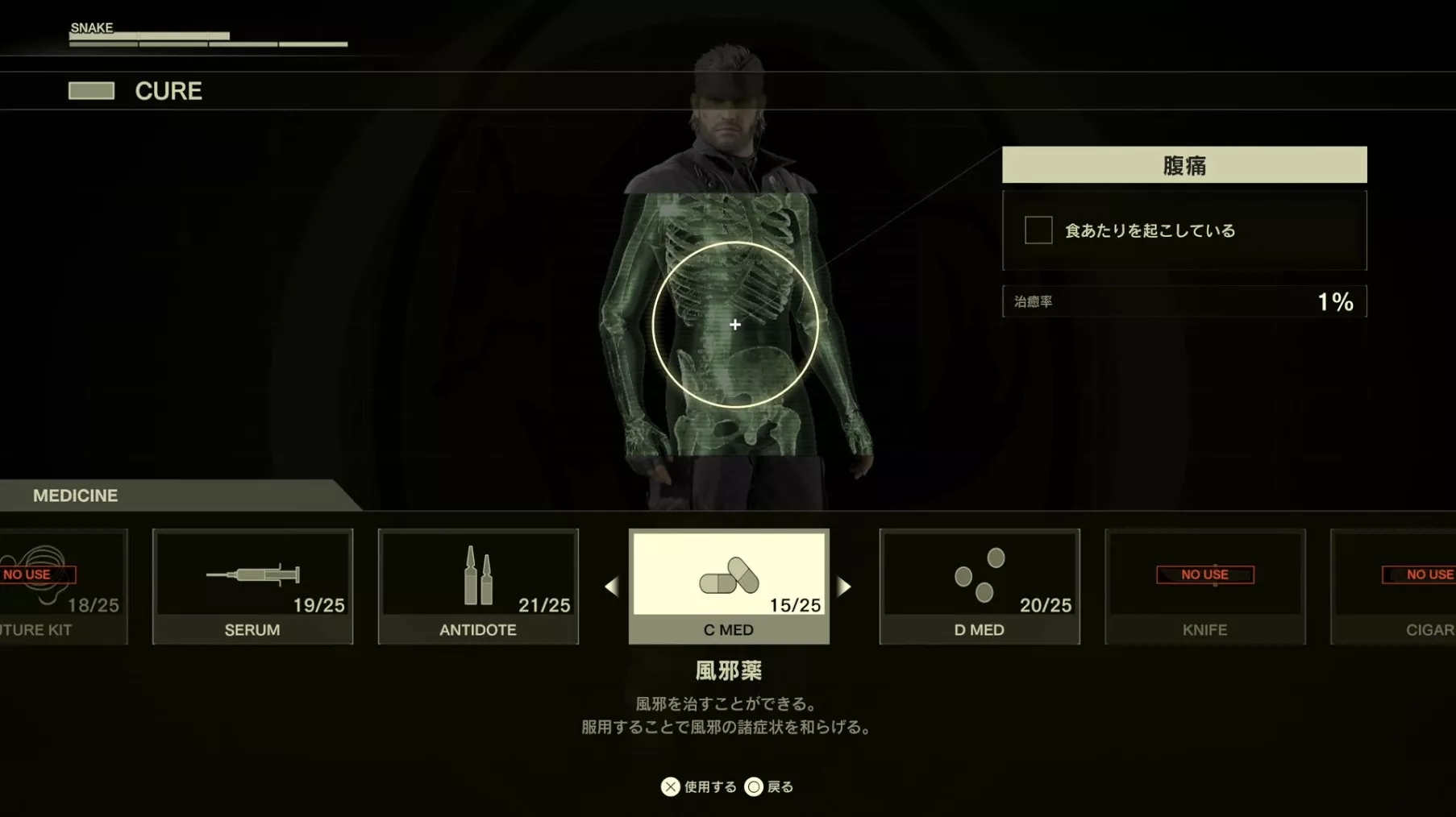Select the C MED pill icon
Viewport: 1456px width, 817px height.
[x=728, y=574]
